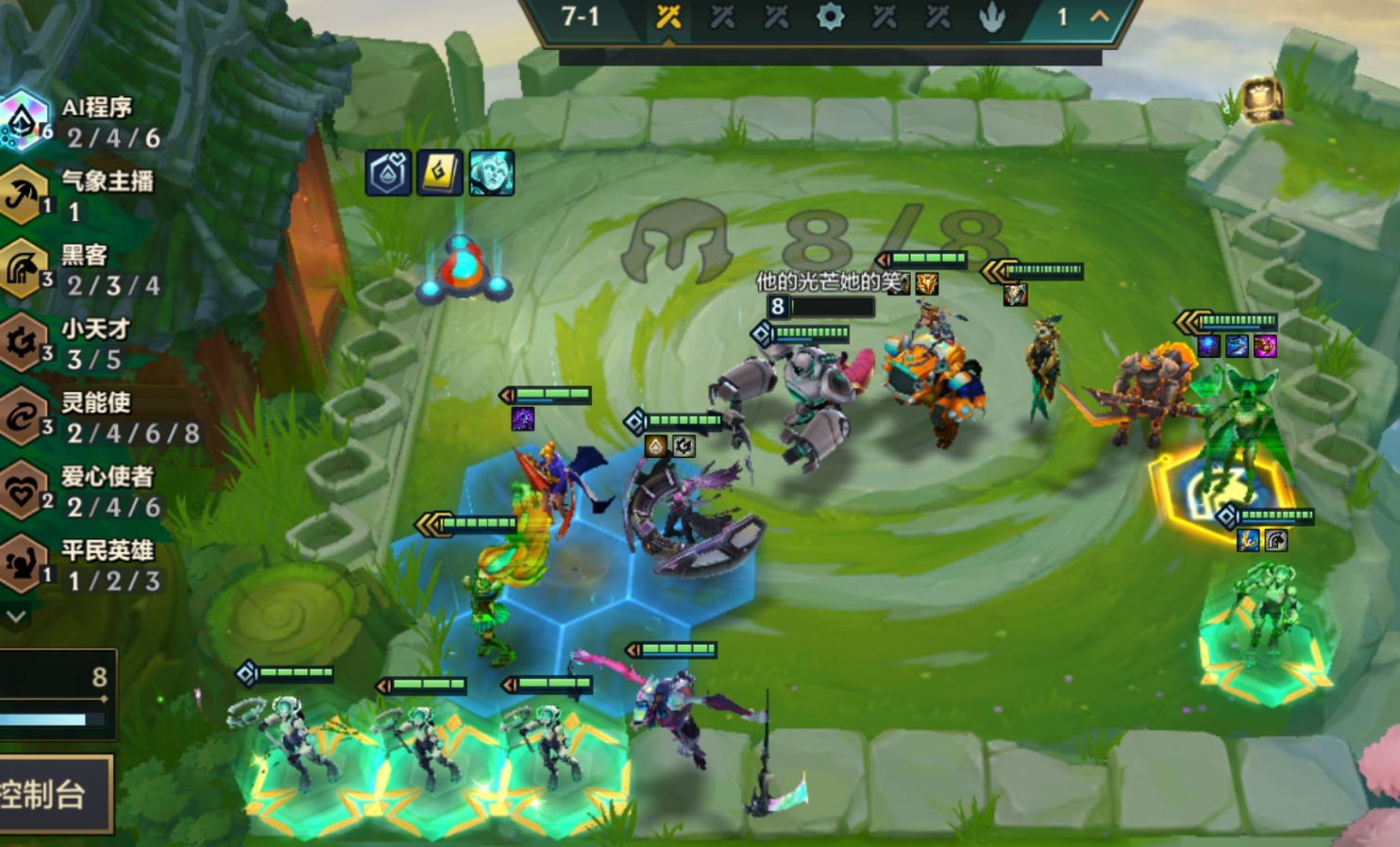Check the teal face portrait augment icon
1400x847 pixels.
tap(492, 173)
